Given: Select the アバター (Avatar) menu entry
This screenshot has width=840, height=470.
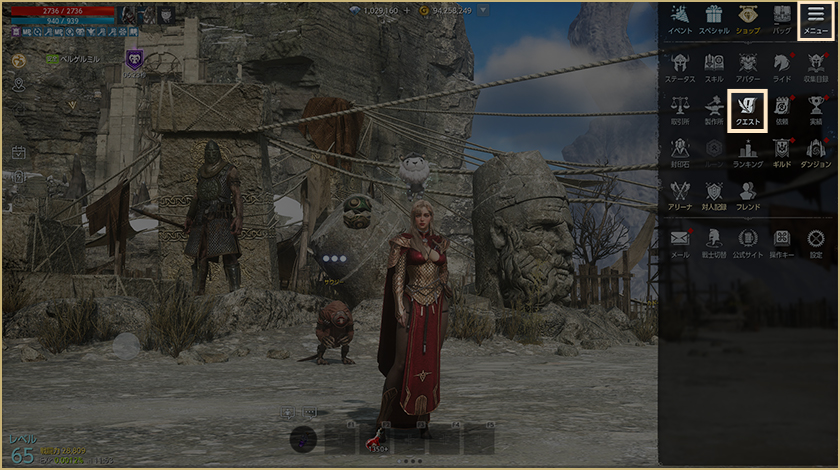Looking at the screenshot, I should coord(748,66).
